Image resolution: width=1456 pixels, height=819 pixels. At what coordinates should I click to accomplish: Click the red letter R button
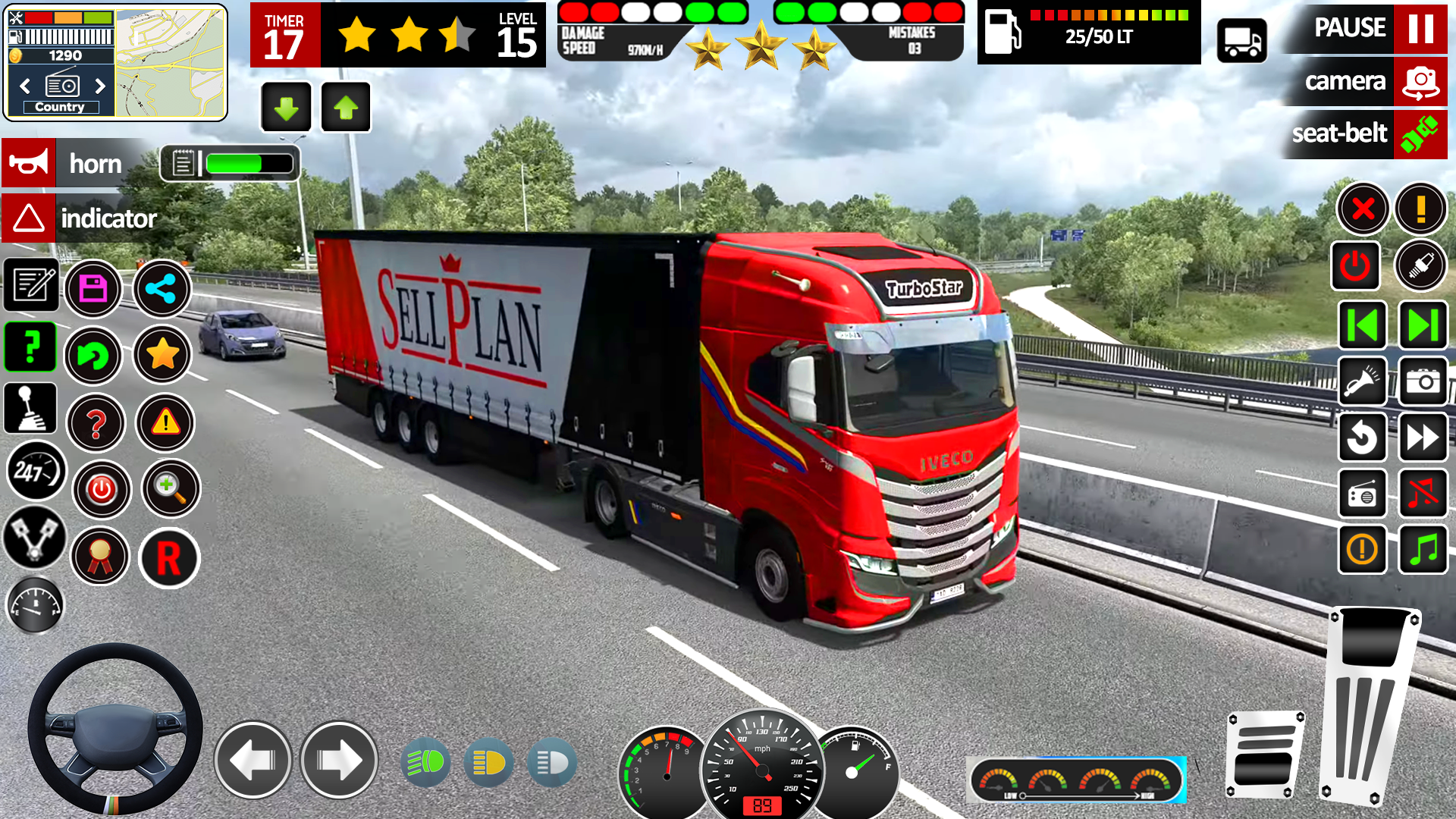(168, 558)
